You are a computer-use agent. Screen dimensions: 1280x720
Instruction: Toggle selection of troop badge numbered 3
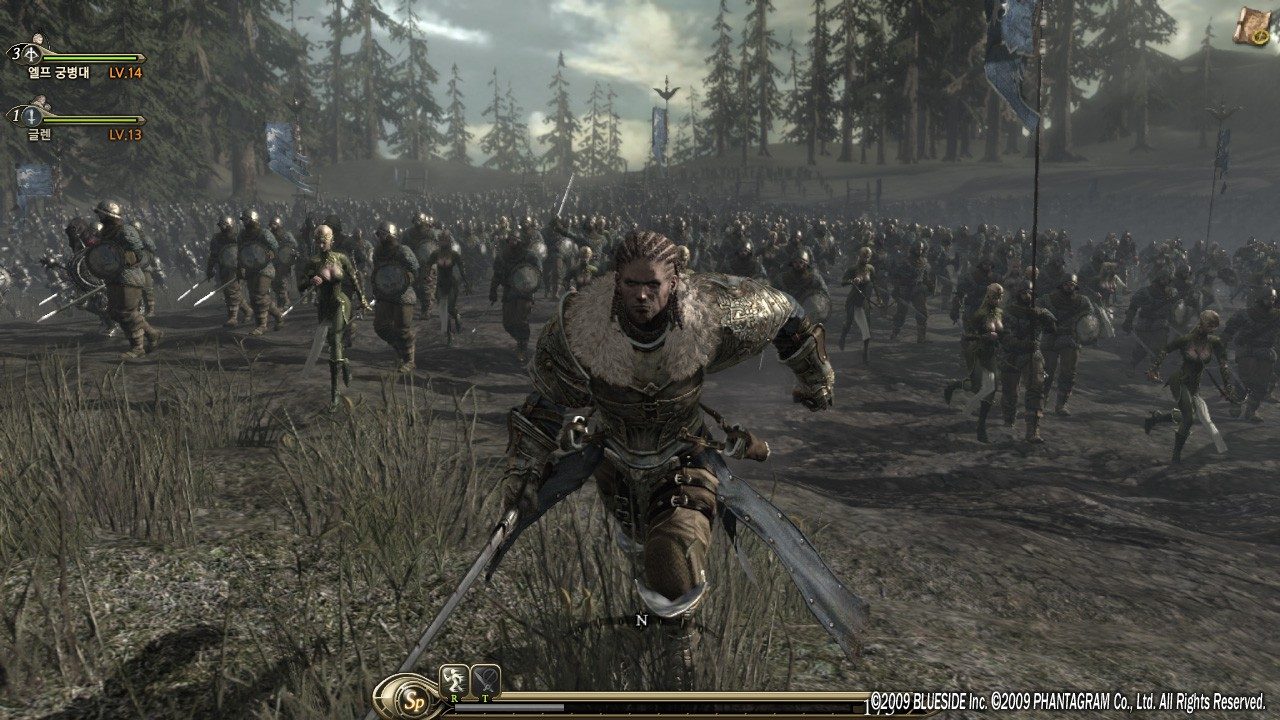[x=16, y=53]
